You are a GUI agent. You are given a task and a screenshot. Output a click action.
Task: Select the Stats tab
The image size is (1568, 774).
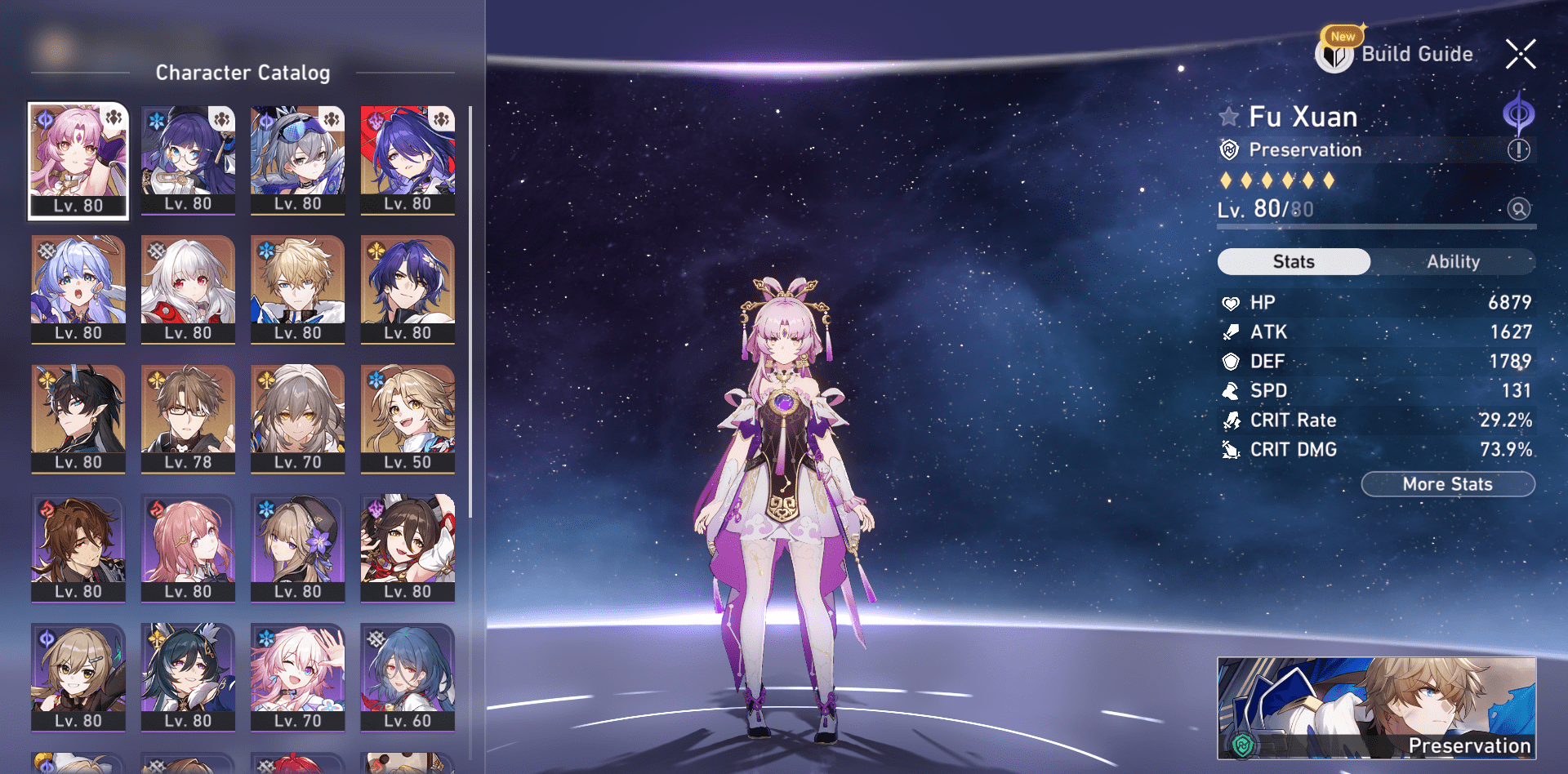coord(1294,261)
